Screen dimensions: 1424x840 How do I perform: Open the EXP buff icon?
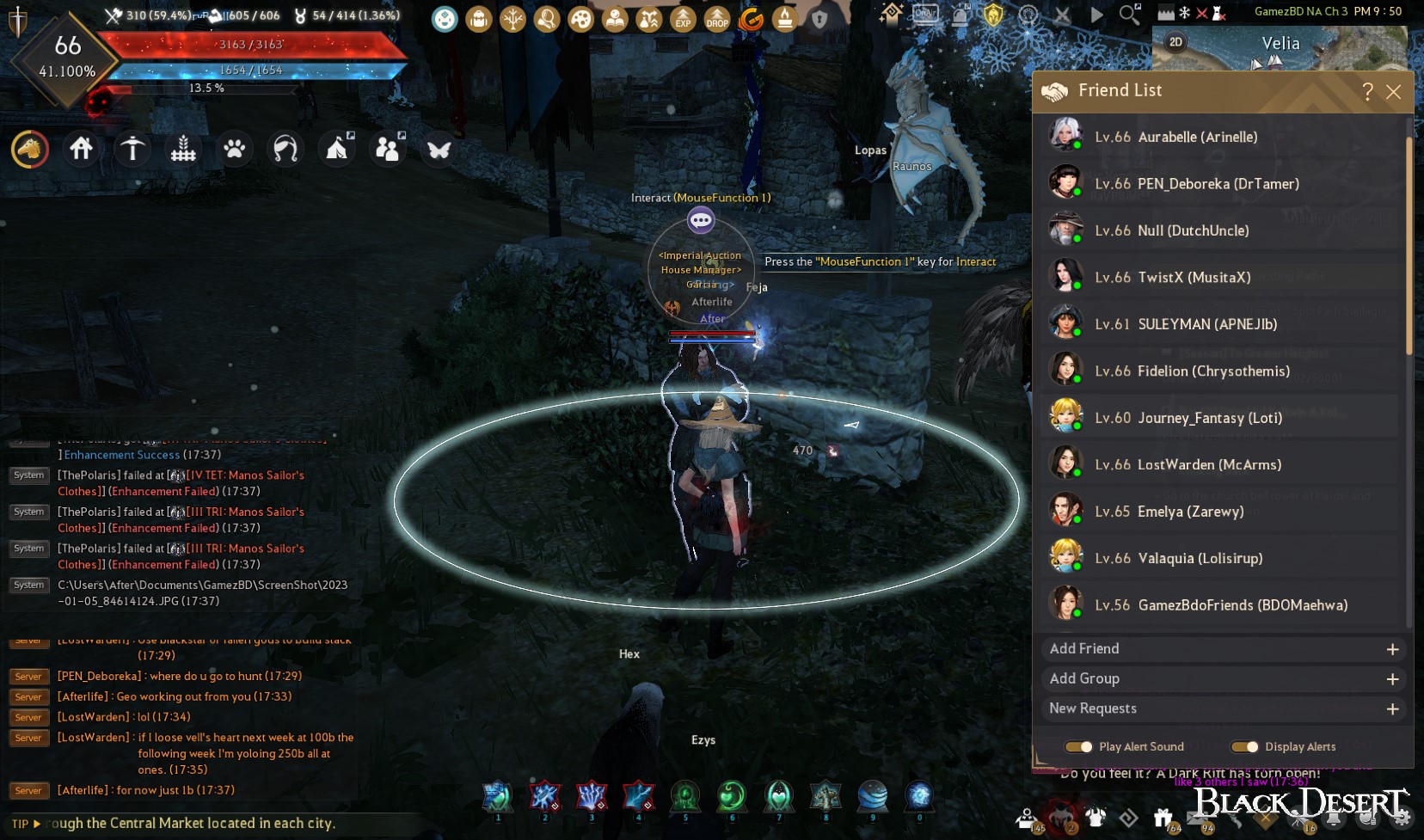tap(683, 19)
